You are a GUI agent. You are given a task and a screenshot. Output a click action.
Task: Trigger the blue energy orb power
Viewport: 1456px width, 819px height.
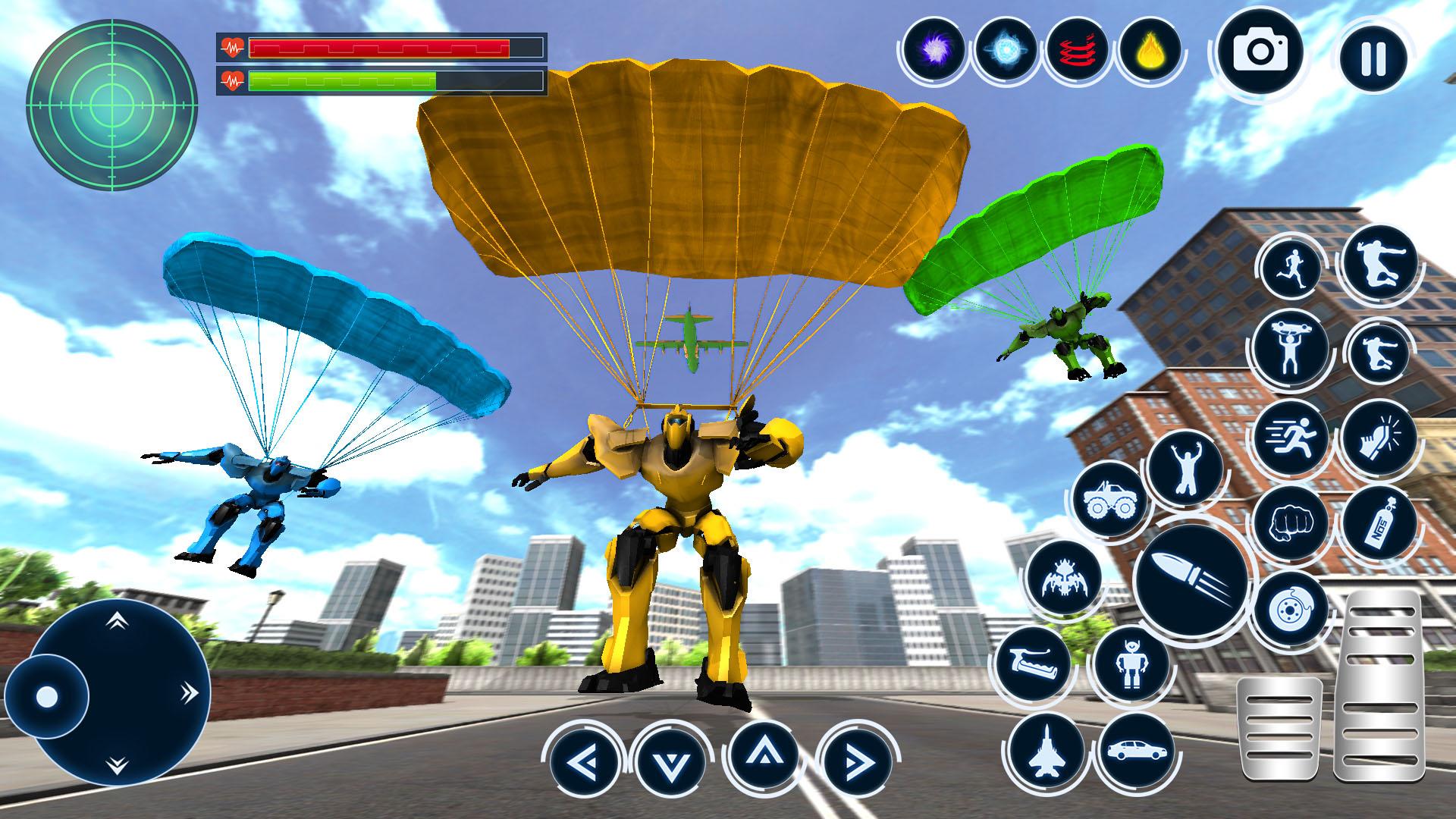[1006, 51]
